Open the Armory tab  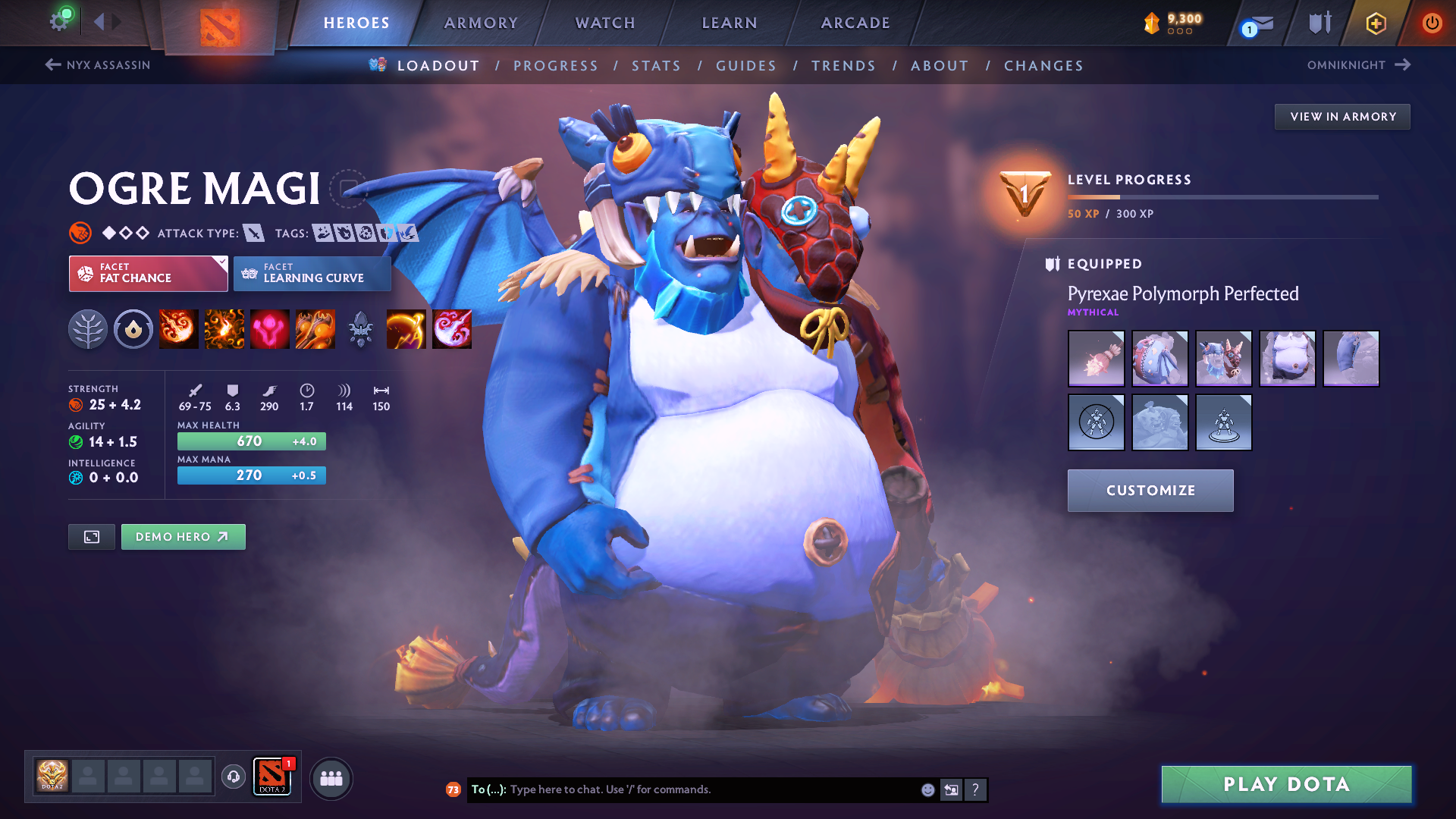click(x=481, y=23)
